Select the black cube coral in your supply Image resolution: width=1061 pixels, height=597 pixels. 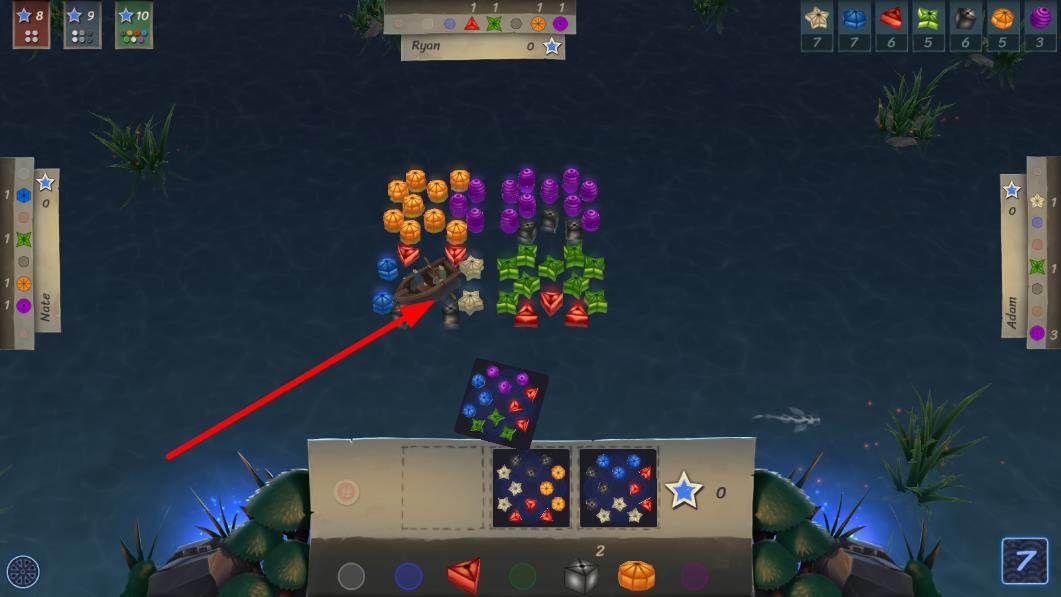click(x=581, y=575)
